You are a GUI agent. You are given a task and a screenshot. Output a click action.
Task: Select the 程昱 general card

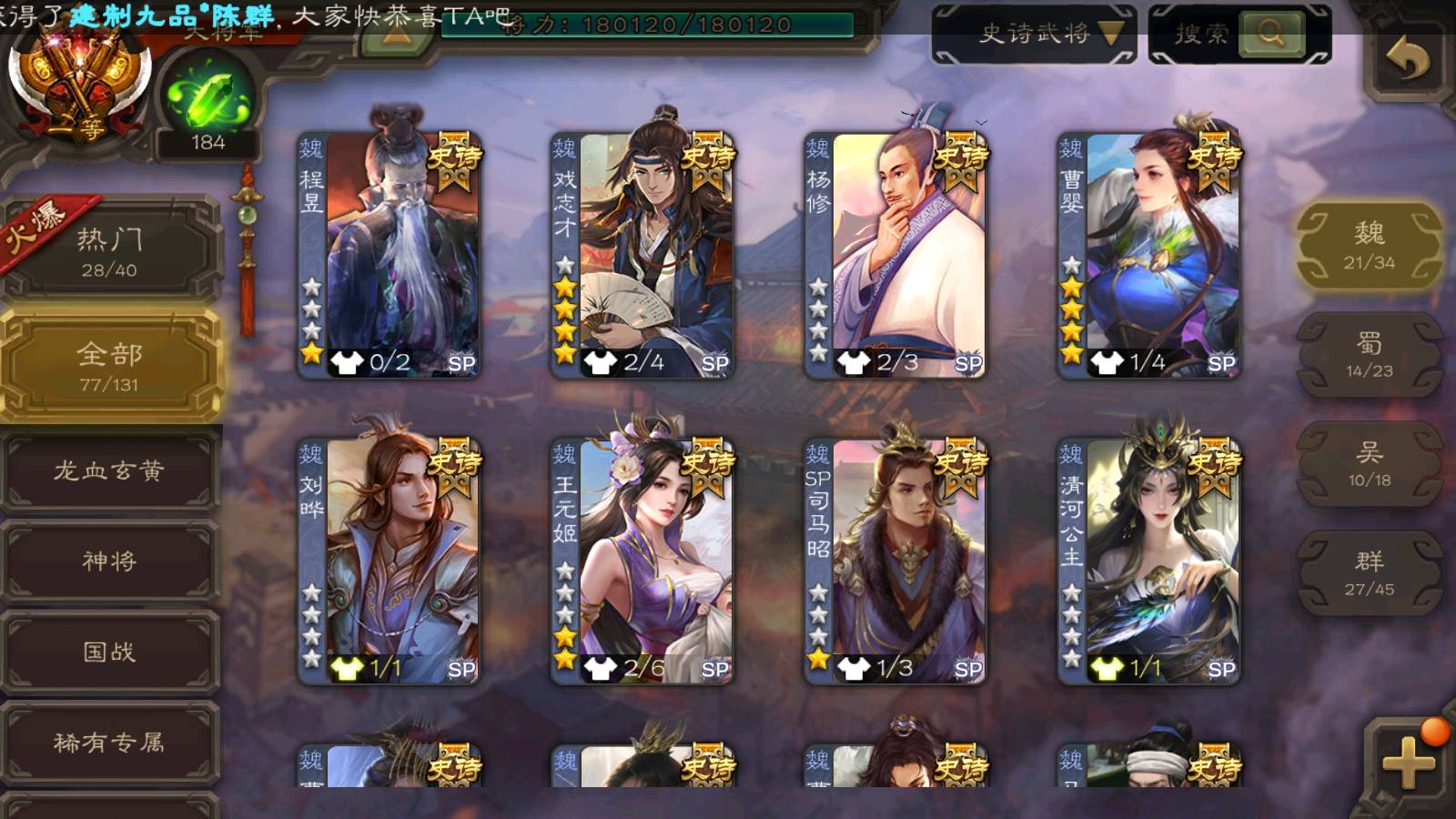pos(389,255)
